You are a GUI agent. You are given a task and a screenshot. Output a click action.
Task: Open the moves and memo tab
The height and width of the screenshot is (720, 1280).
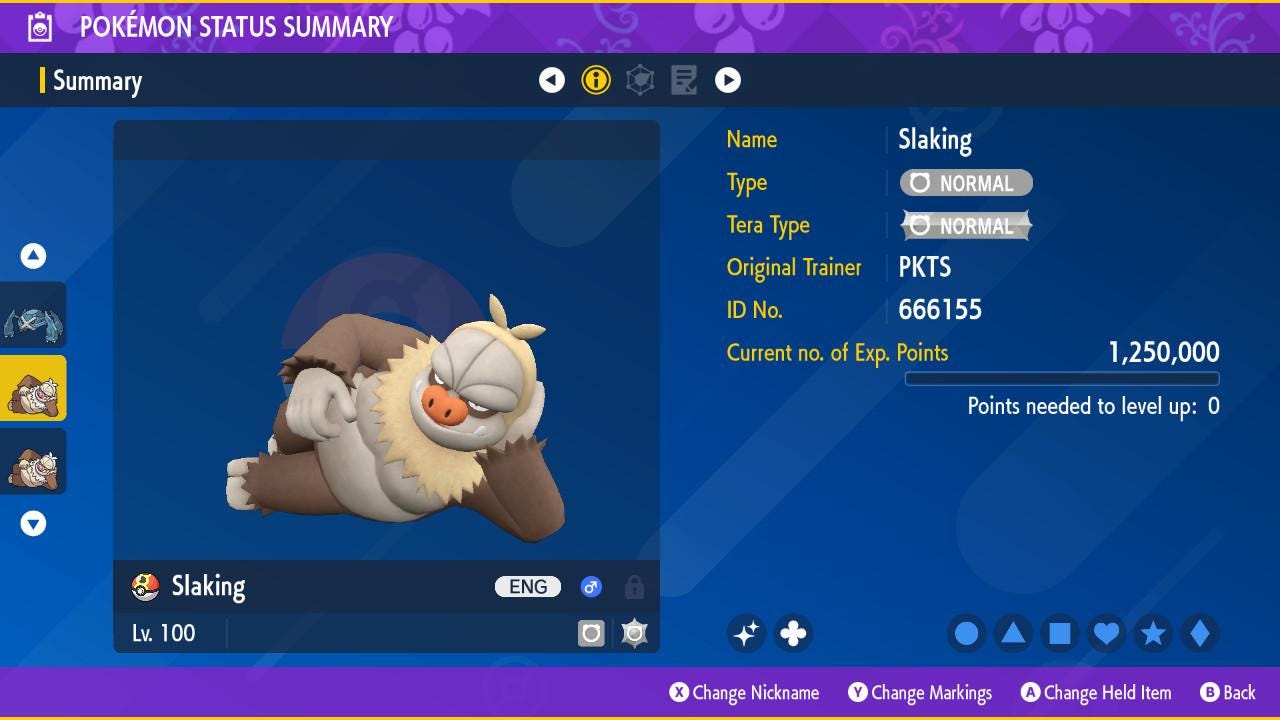tap(684, 80)
